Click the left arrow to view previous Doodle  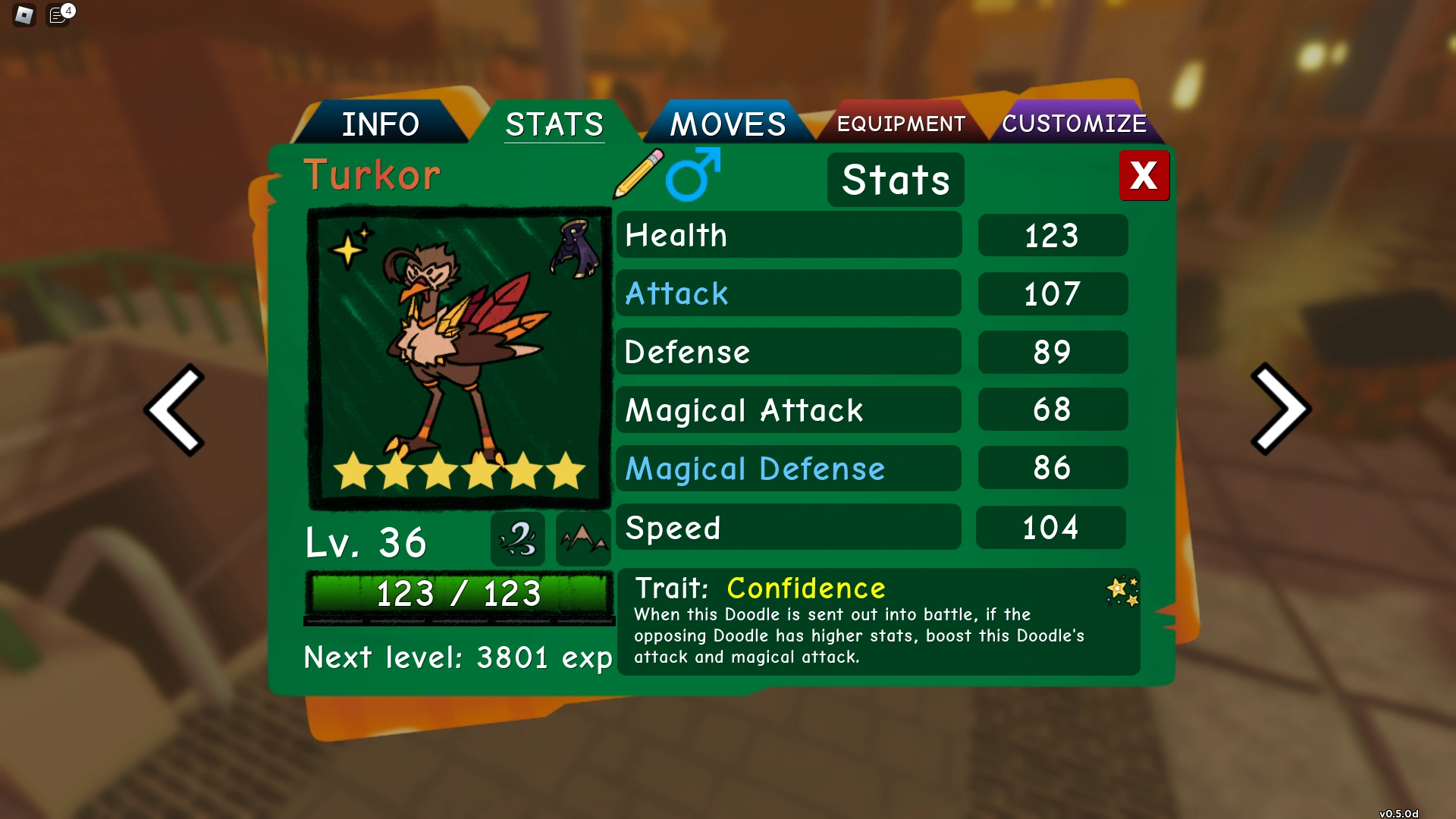coord(176,409)
